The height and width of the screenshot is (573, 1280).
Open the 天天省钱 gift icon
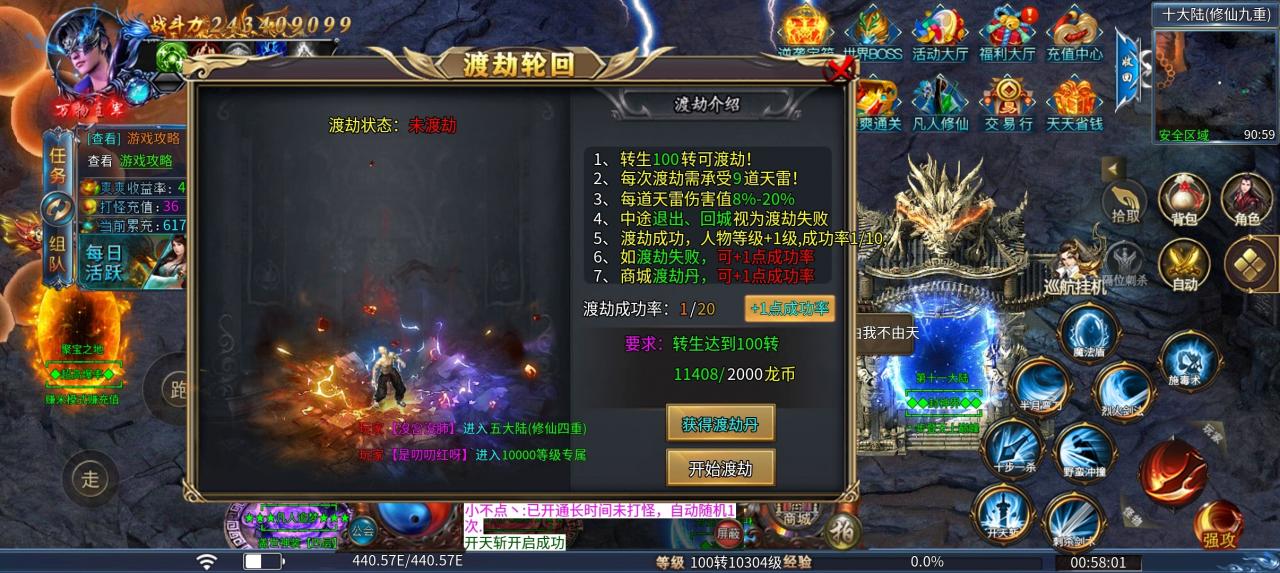click(x=1074, y=102)
